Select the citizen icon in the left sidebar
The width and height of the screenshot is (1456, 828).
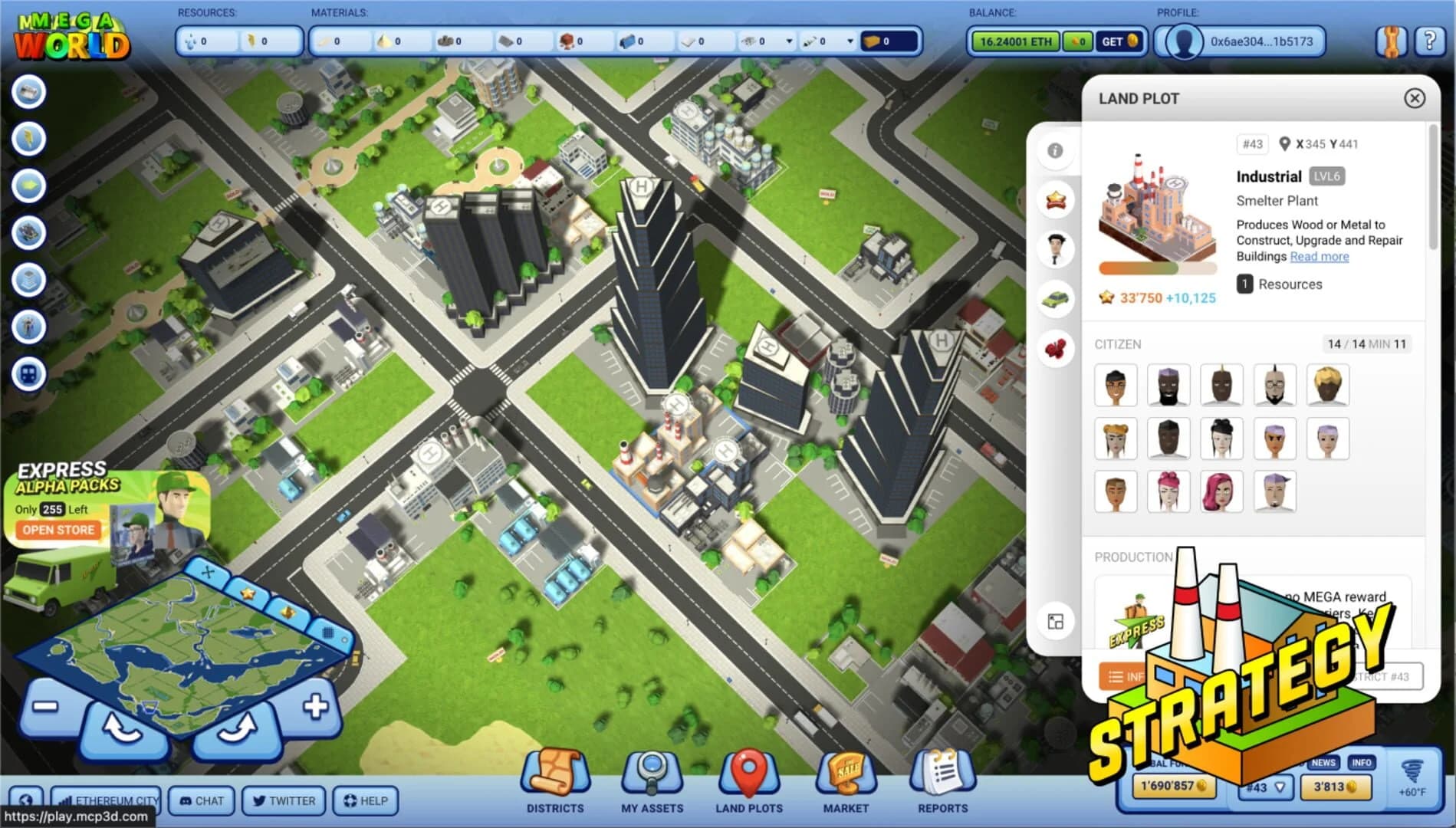[28, 326]
